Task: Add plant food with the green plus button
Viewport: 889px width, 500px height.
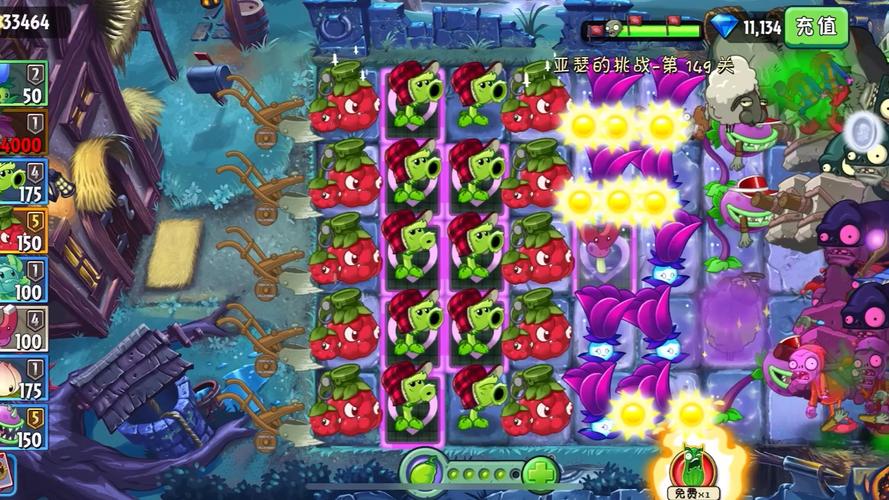Action: click(x=540, y=471)
